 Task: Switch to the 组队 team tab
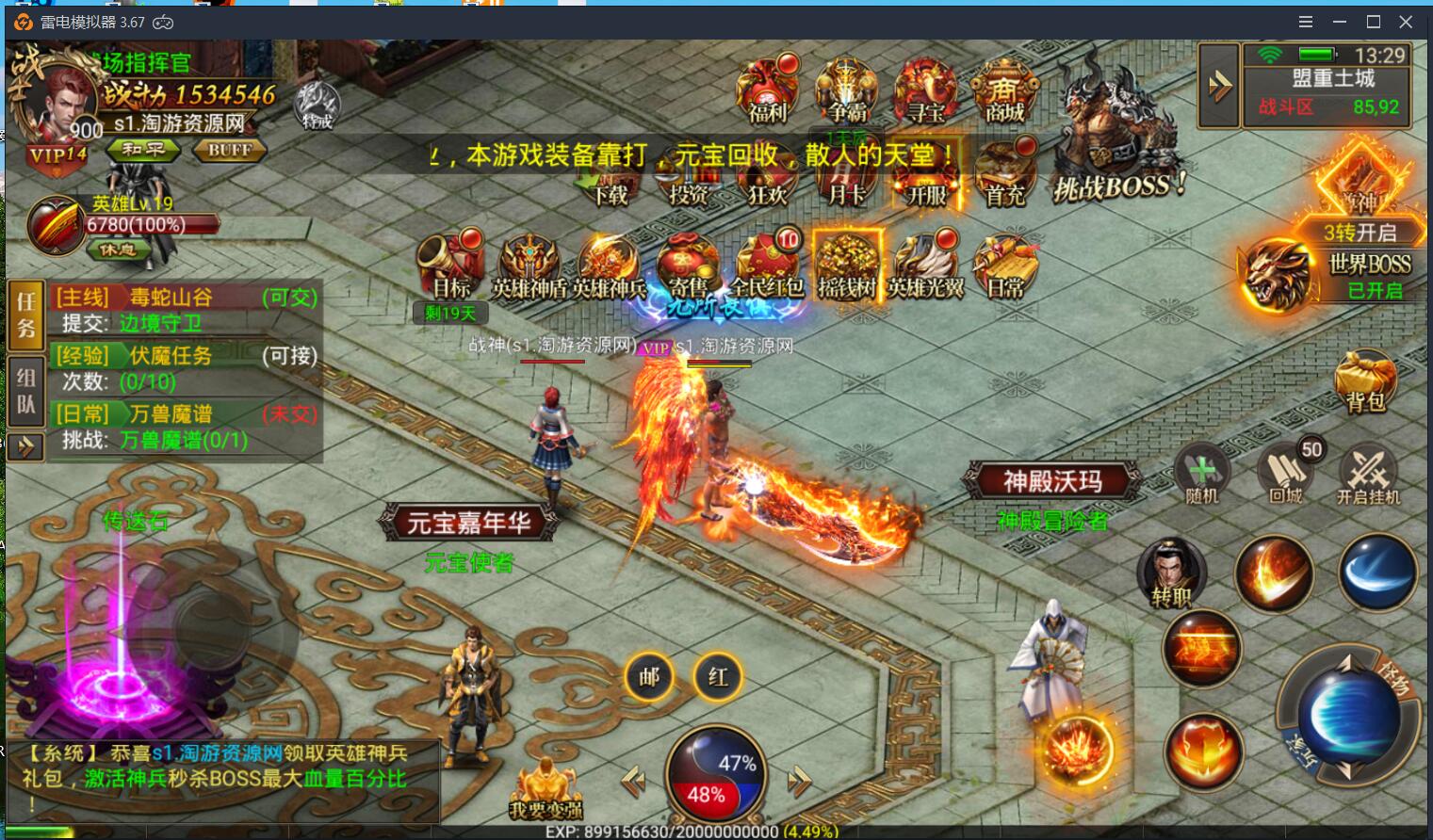(x=25, y=392)
